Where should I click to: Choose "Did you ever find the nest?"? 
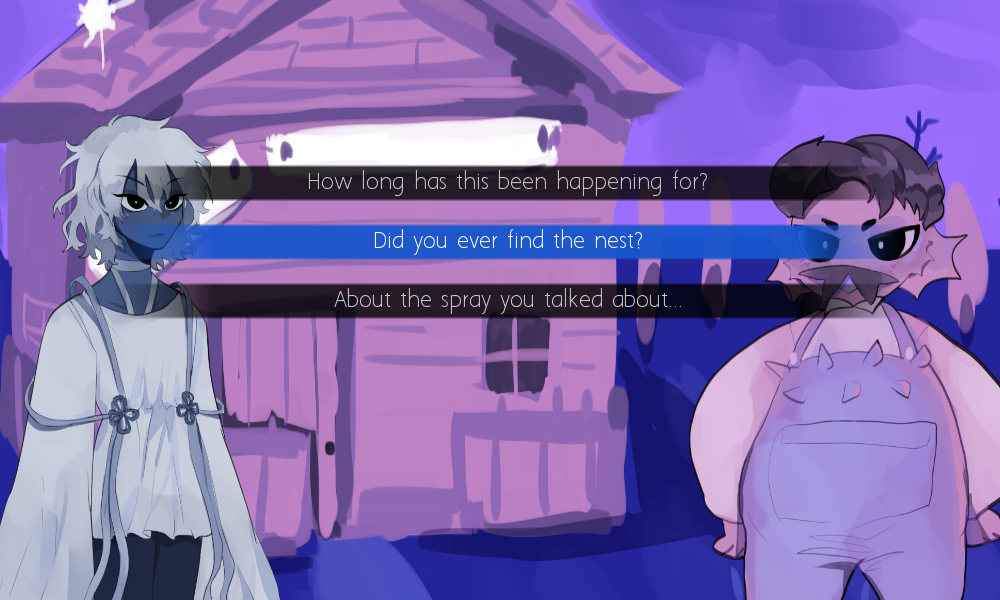(507, 241)
